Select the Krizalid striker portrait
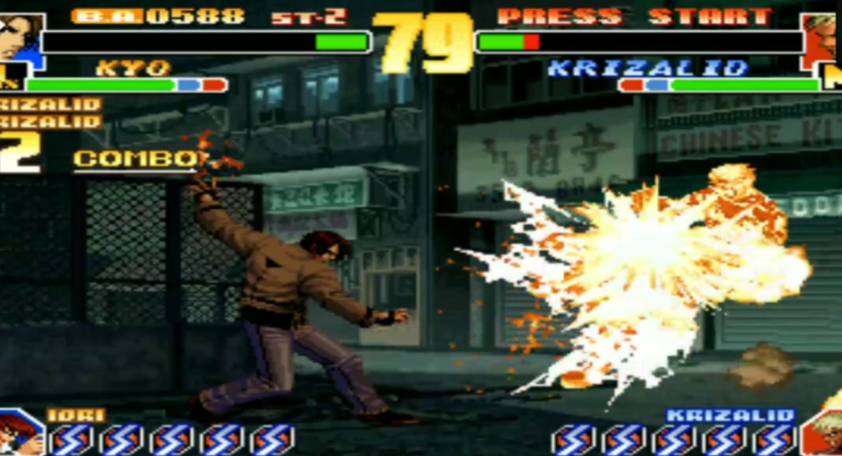This screenshot has width=842, height=456. click(x=821, y=434)
